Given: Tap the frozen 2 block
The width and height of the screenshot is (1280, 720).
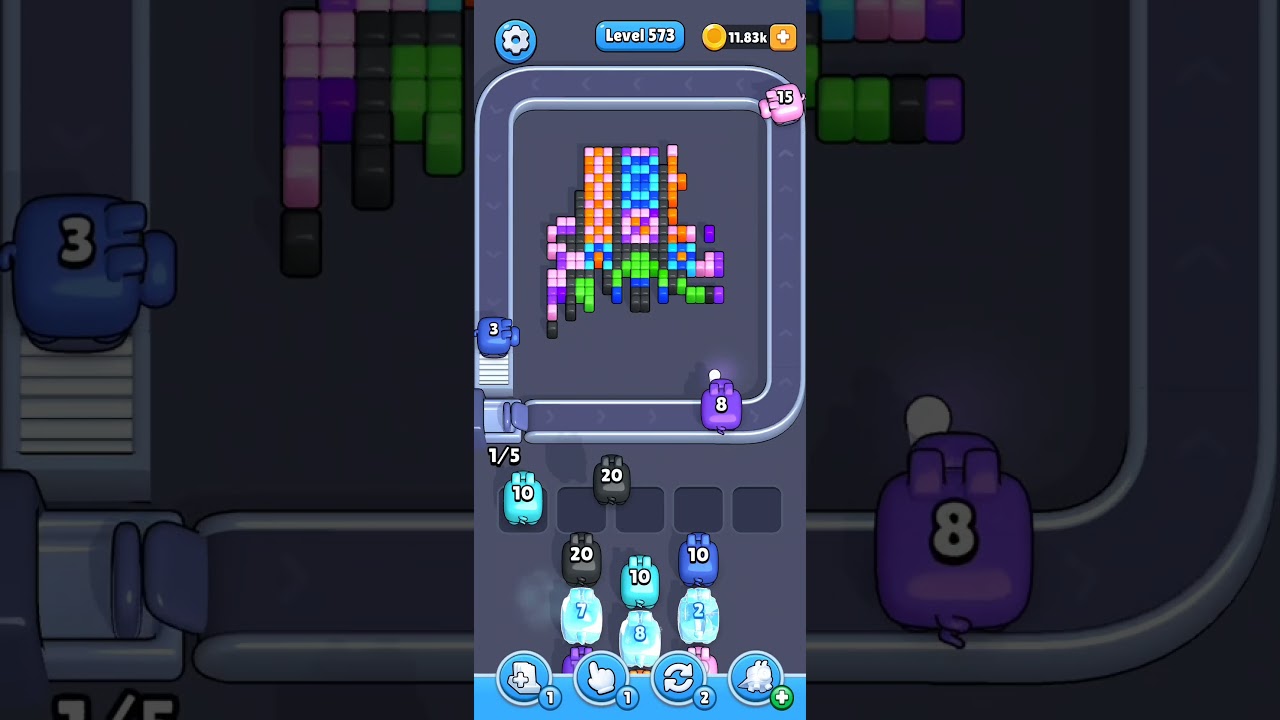Looking at the screenshot, I should tap(698, 612).
